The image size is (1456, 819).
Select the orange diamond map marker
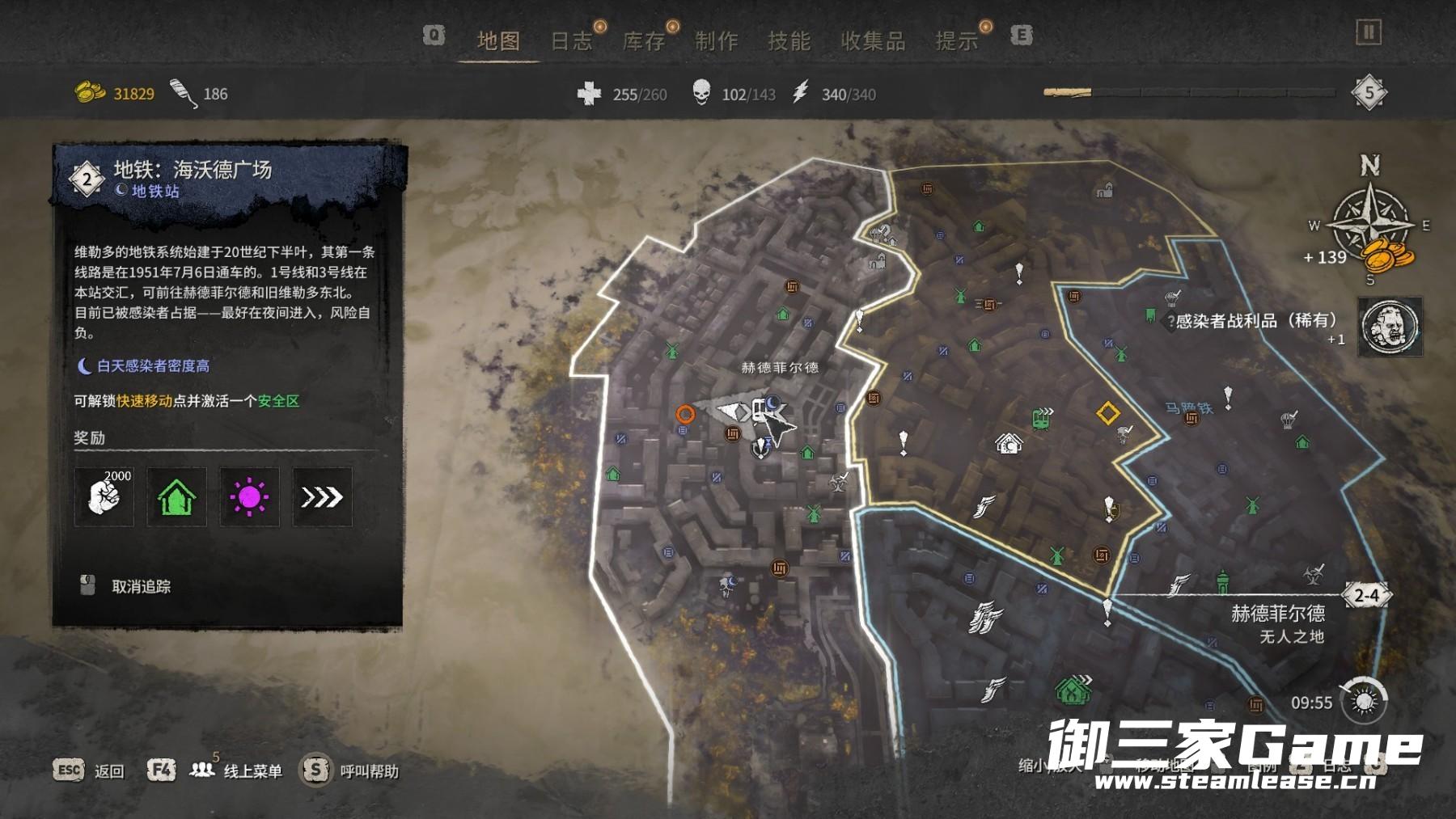pyautogui.click(x=1107, y=414)
